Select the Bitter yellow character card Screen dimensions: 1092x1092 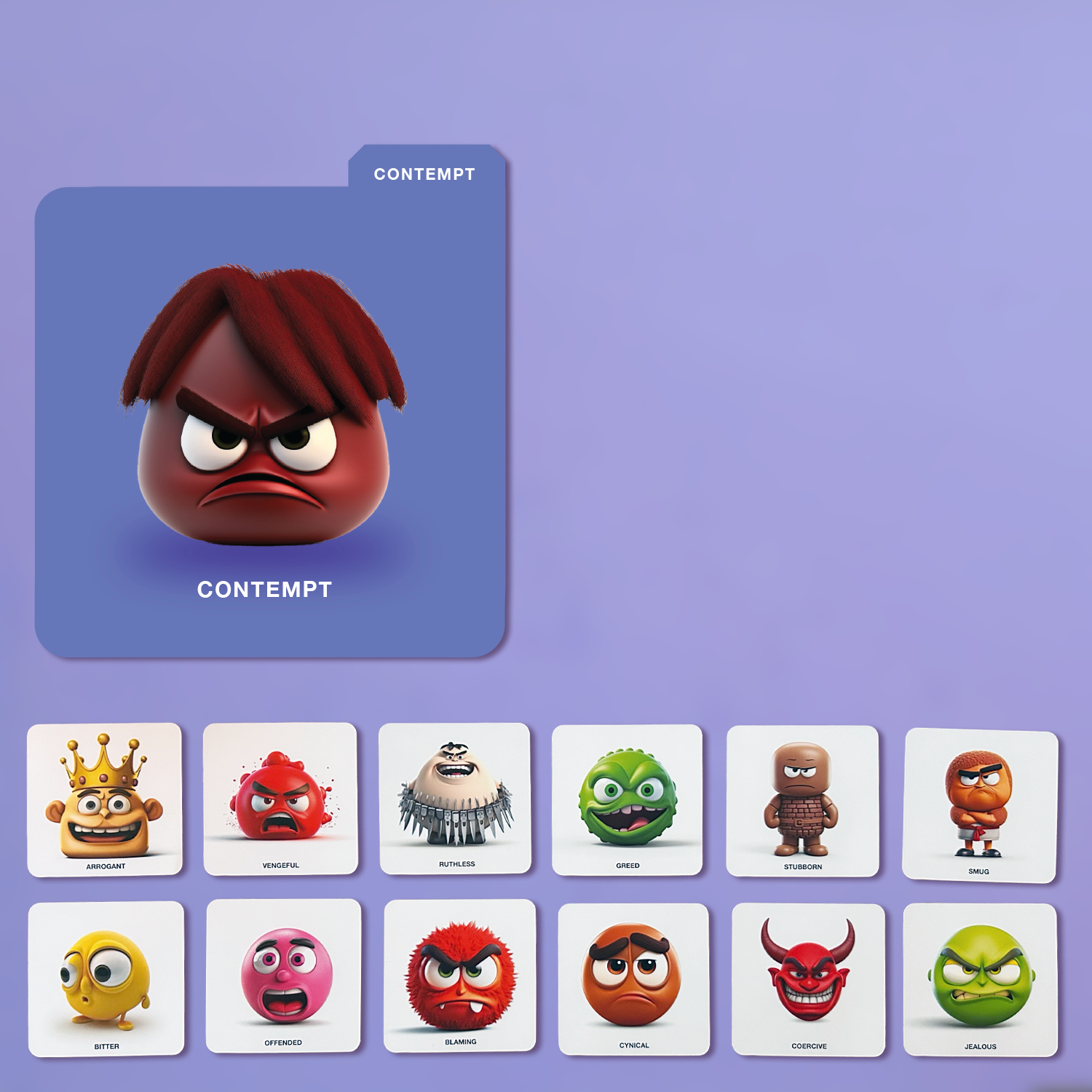point(106,978)
